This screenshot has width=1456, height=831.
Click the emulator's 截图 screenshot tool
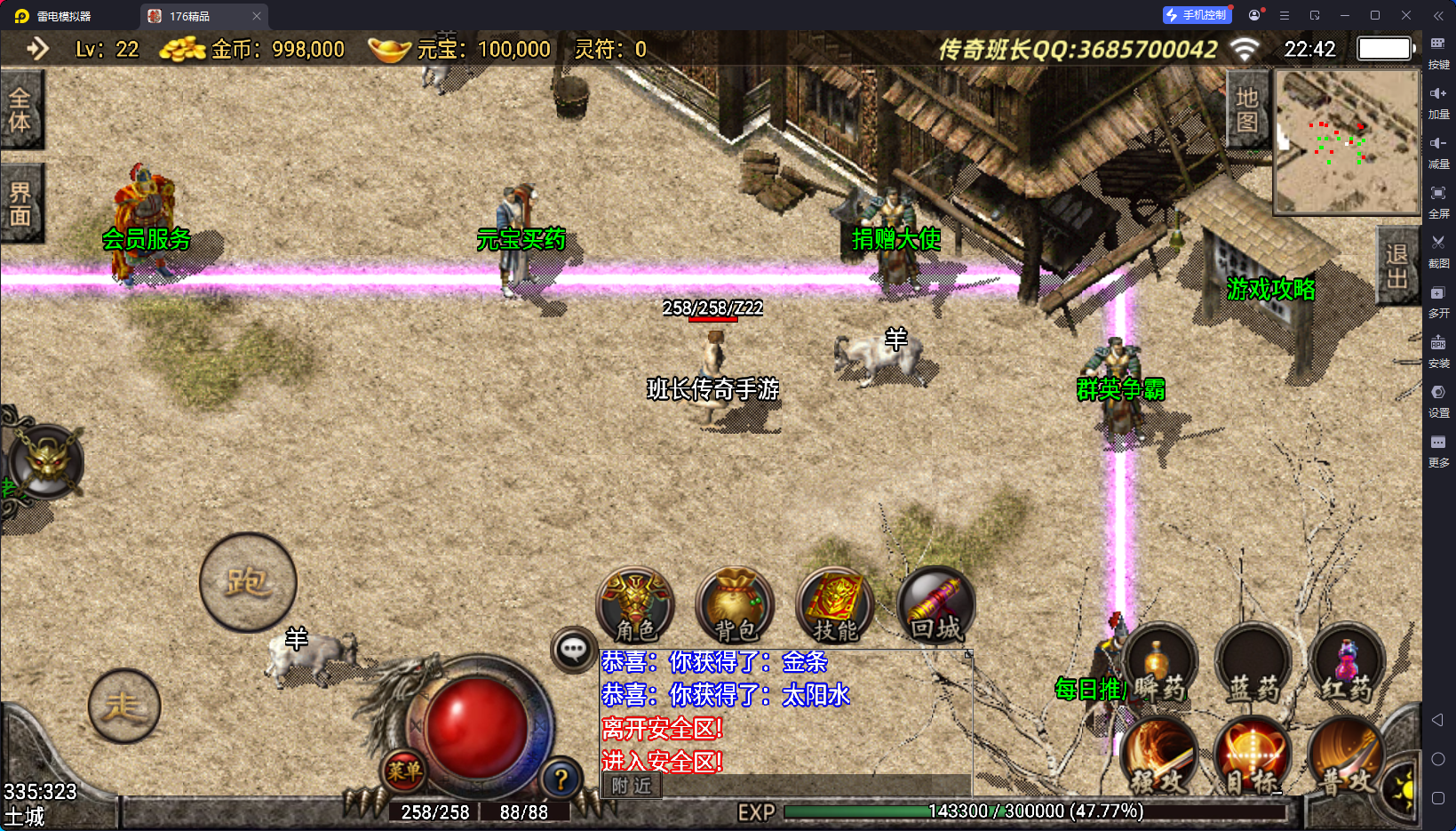point(1438,249)
